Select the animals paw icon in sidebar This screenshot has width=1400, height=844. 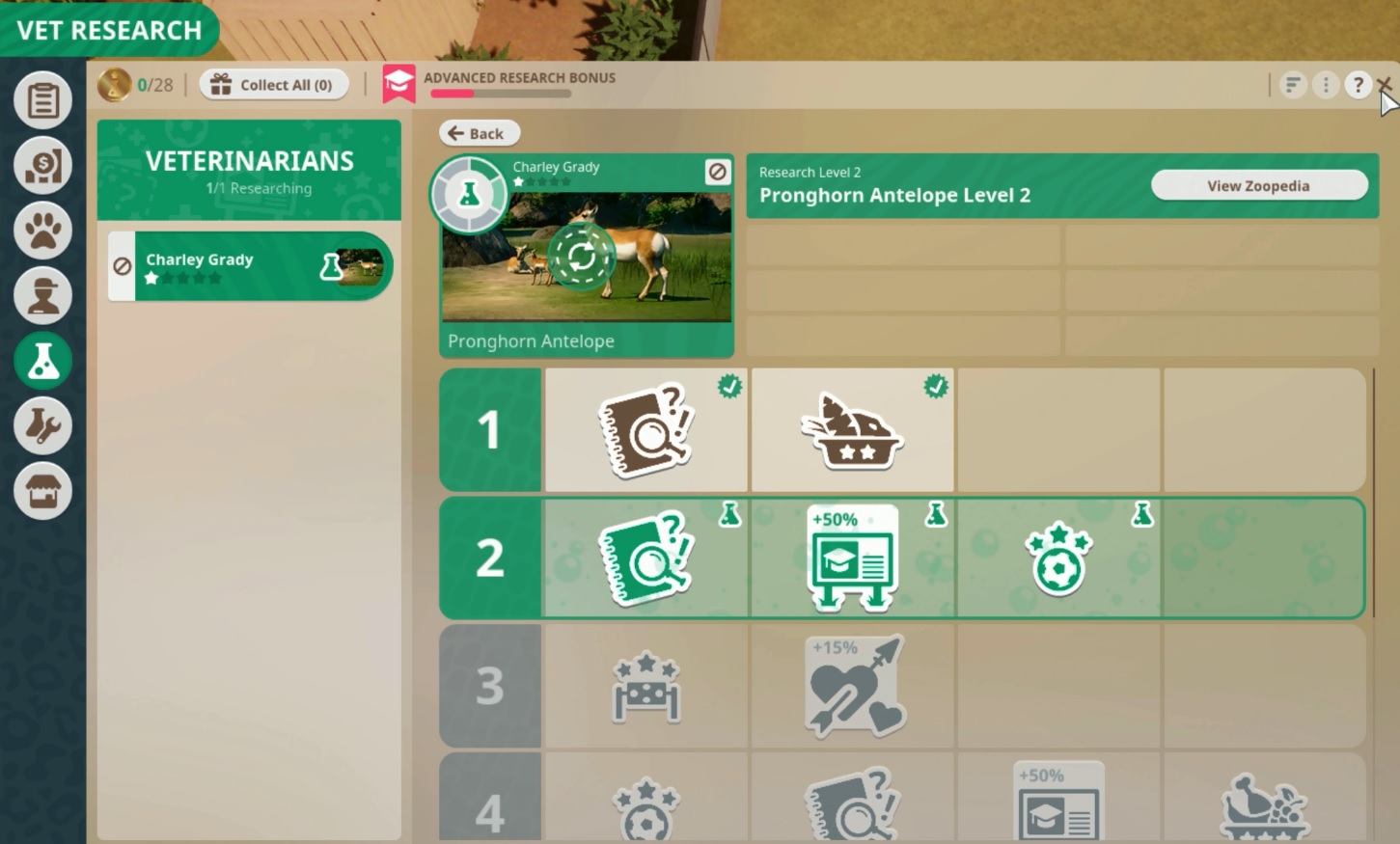tap(42, 231)
